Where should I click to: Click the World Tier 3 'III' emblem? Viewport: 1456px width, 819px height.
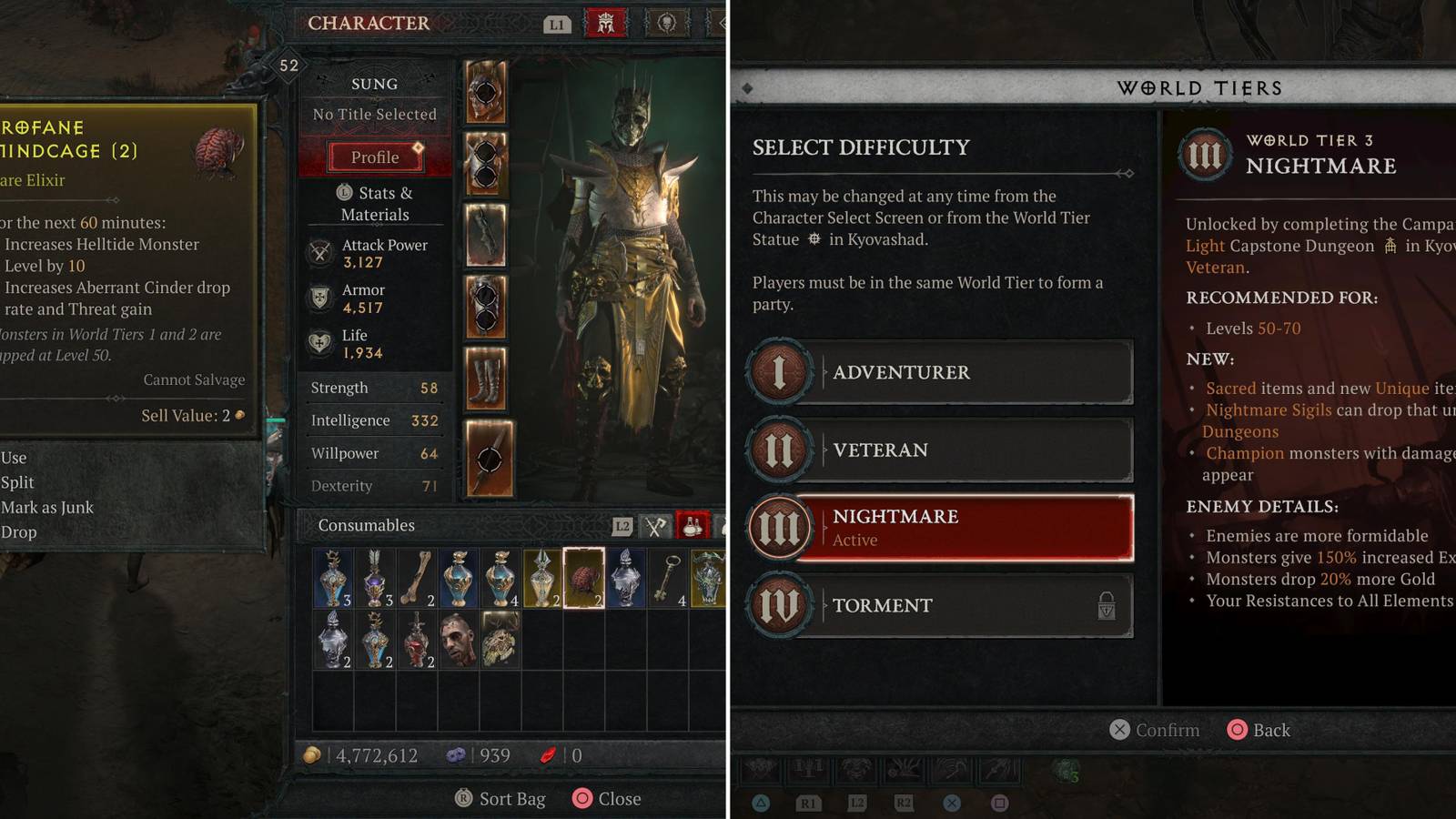[1207, 155]
